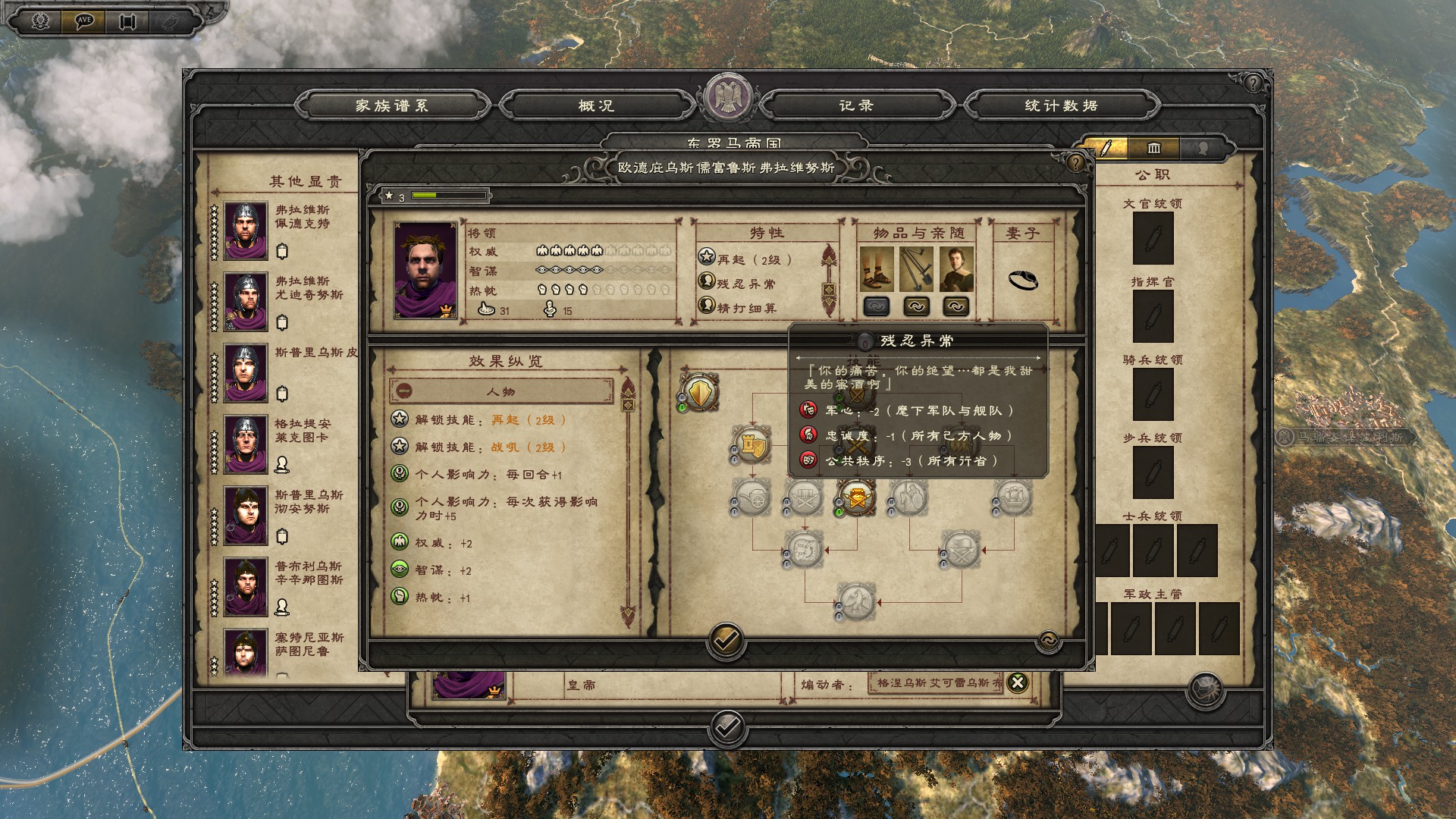The height and width of the screenshot is (819, 1456).
Task: Select the follower portrait slot
Action: click(x=956, y=270)
